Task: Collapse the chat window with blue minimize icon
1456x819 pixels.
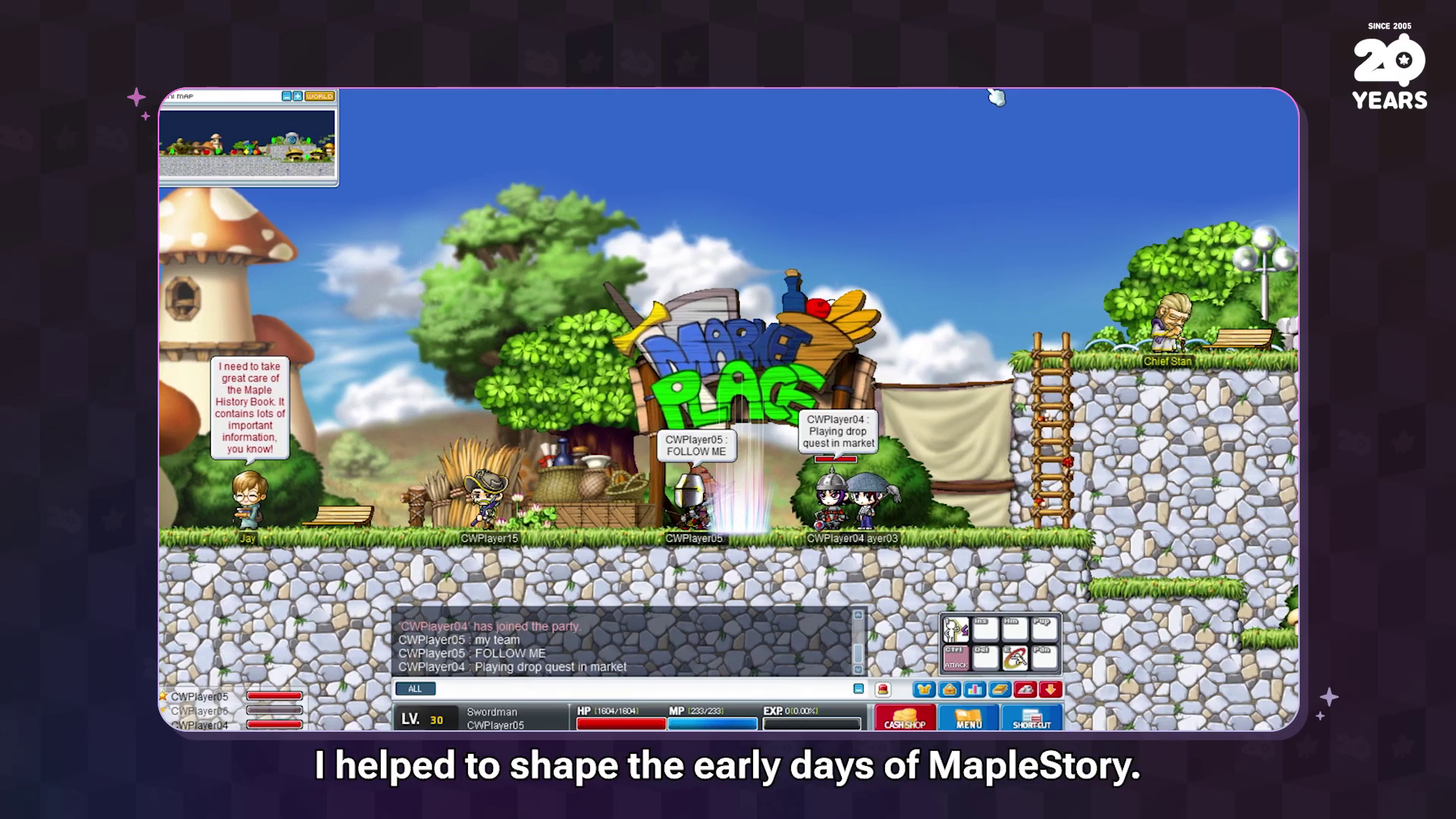Action: (858, 689)
